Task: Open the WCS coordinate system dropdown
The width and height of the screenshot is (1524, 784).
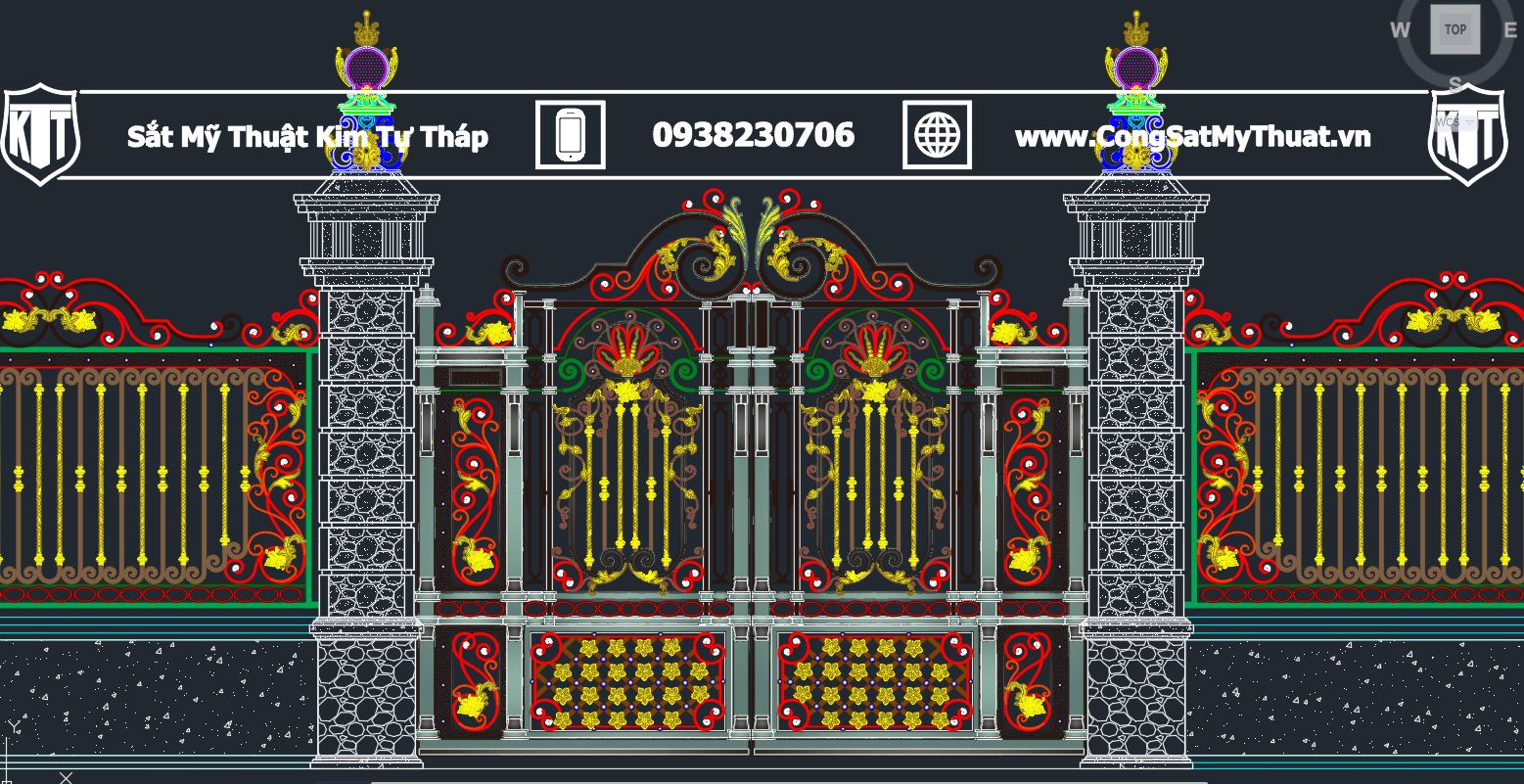Action: 1451,122
